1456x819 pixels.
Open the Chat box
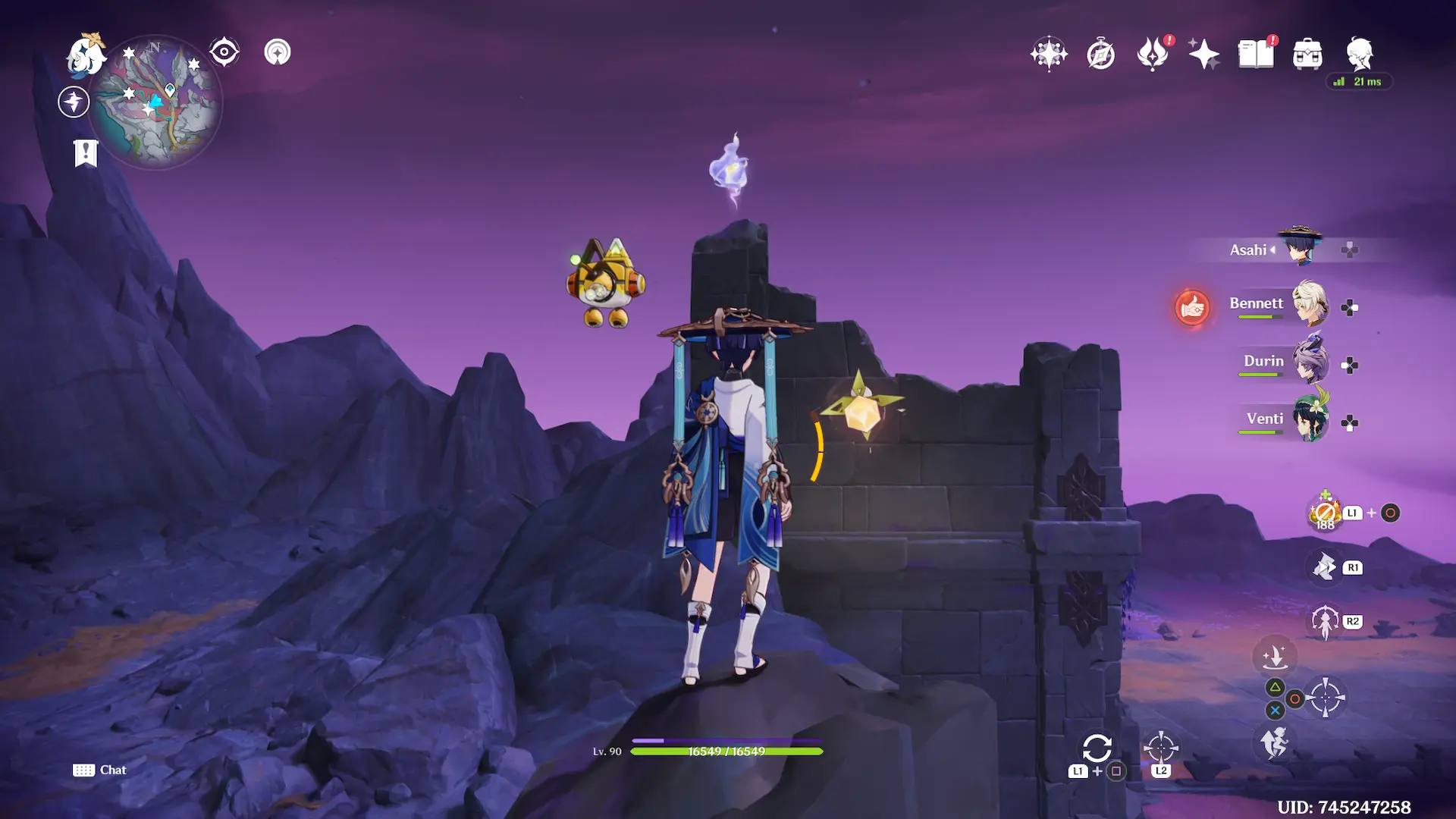click(x=100, y=770)
